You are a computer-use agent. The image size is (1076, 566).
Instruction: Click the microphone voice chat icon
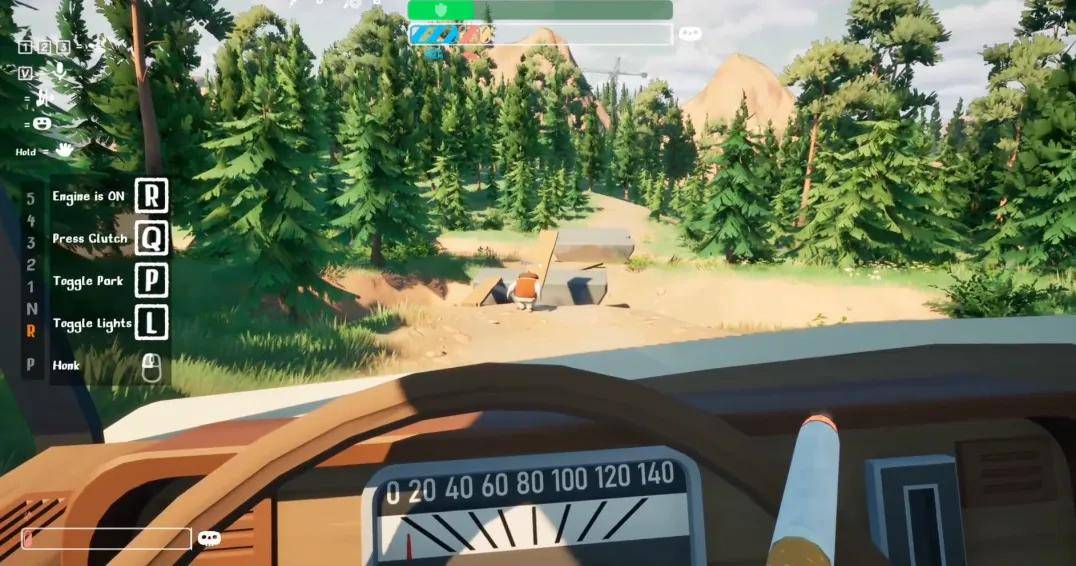tap(60, 72)
